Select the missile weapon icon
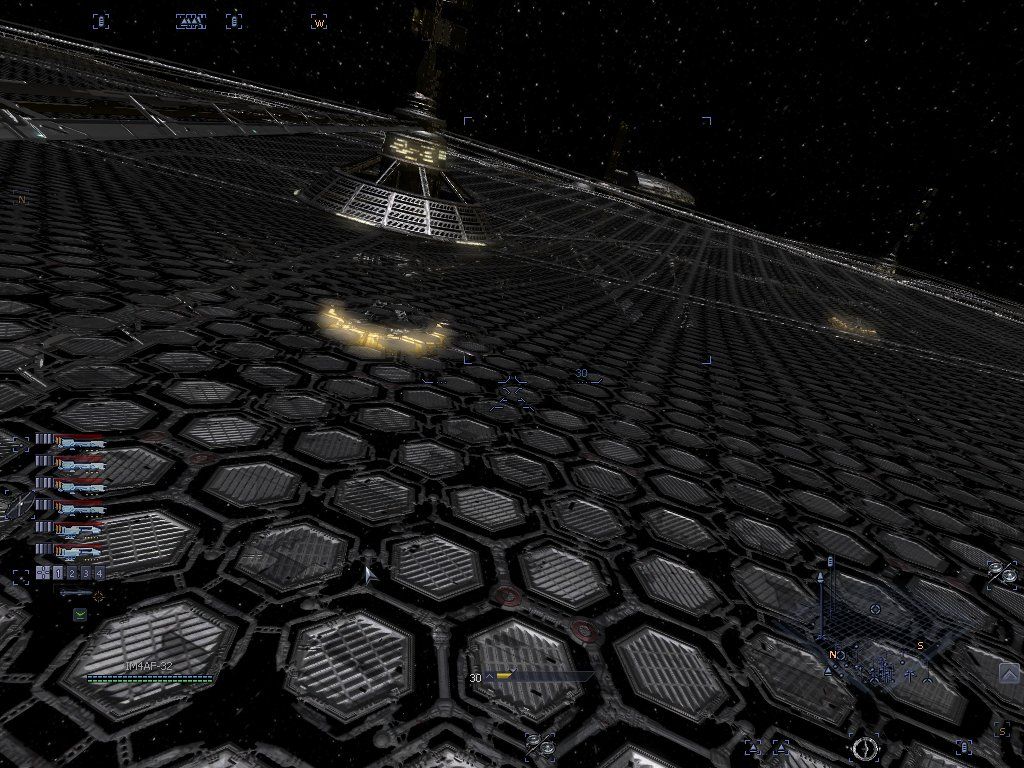Image resolution: width=1024 pixels, height=768 pixels. (78, 594)
